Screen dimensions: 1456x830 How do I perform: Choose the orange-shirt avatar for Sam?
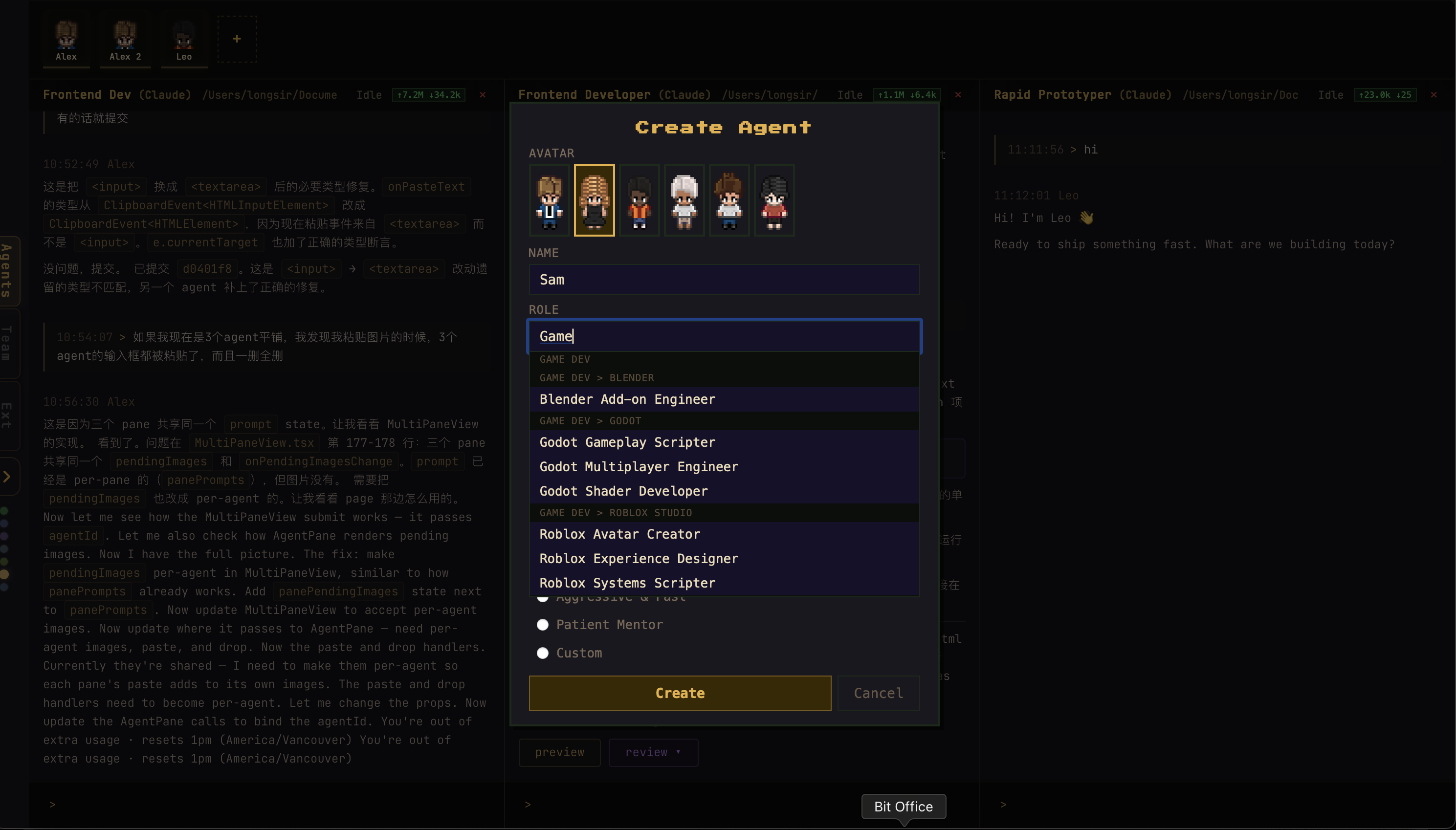pyautogui.click(x=639, y=201)
